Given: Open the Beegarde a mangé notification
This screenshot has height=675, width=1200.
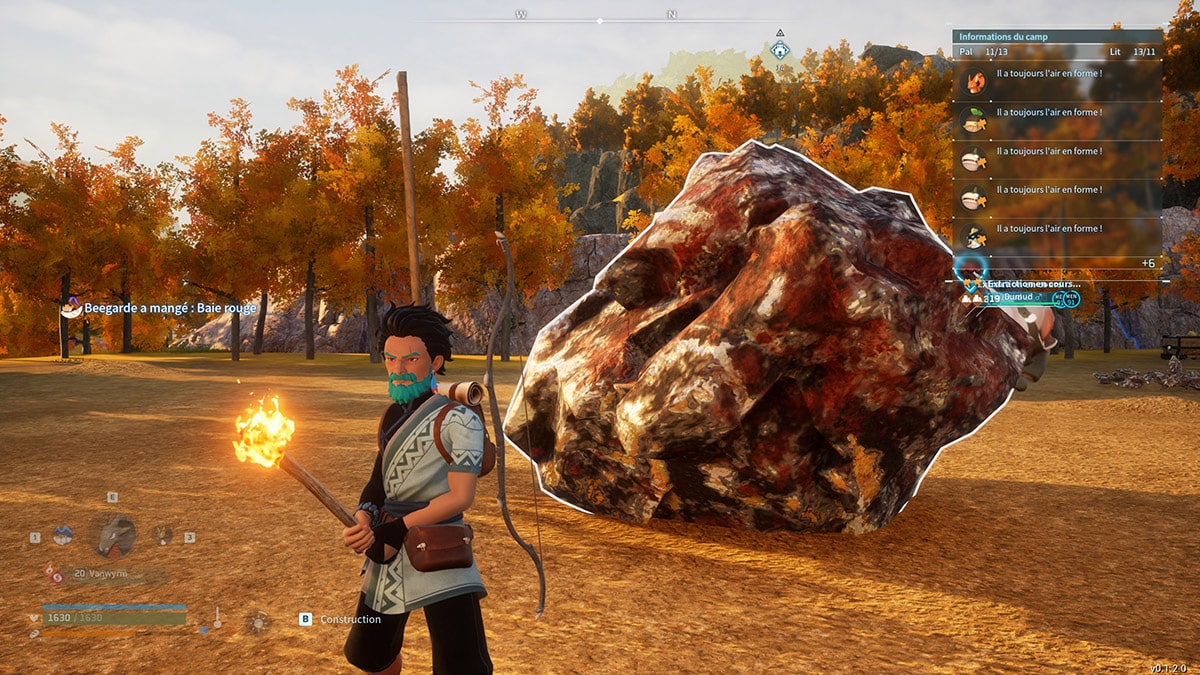Looking at the screenshot, I should 160,309.
